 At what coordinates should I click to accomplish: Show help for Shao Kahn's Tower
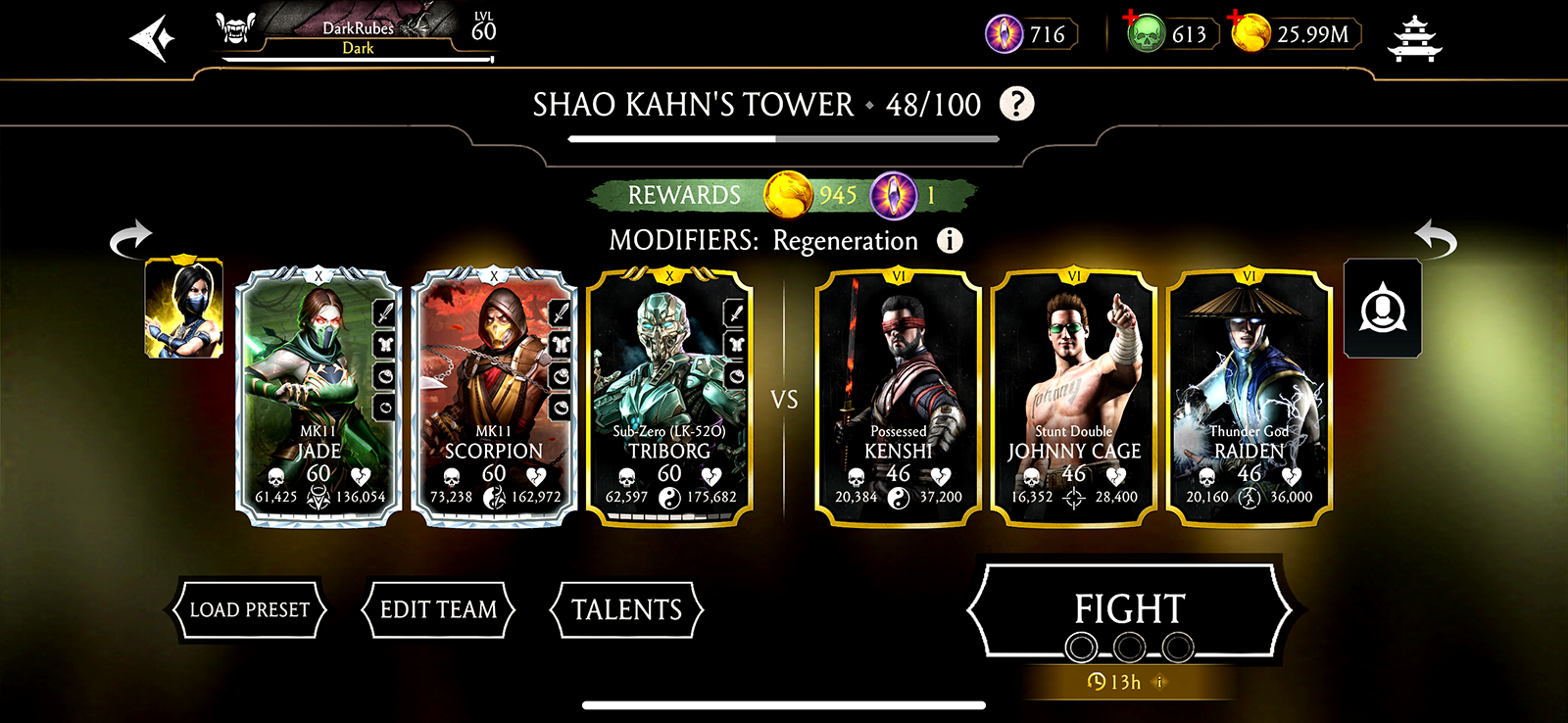pyautogui.click(x=1016, y=104)
